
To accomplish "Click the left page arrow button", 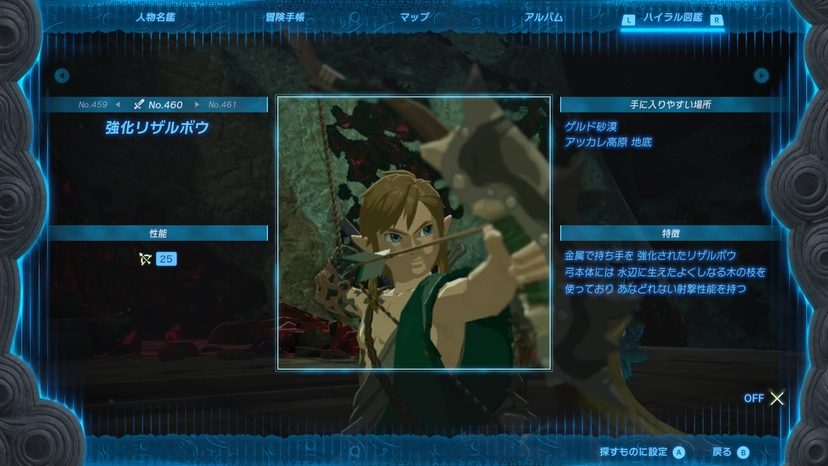I will (62, 75).
